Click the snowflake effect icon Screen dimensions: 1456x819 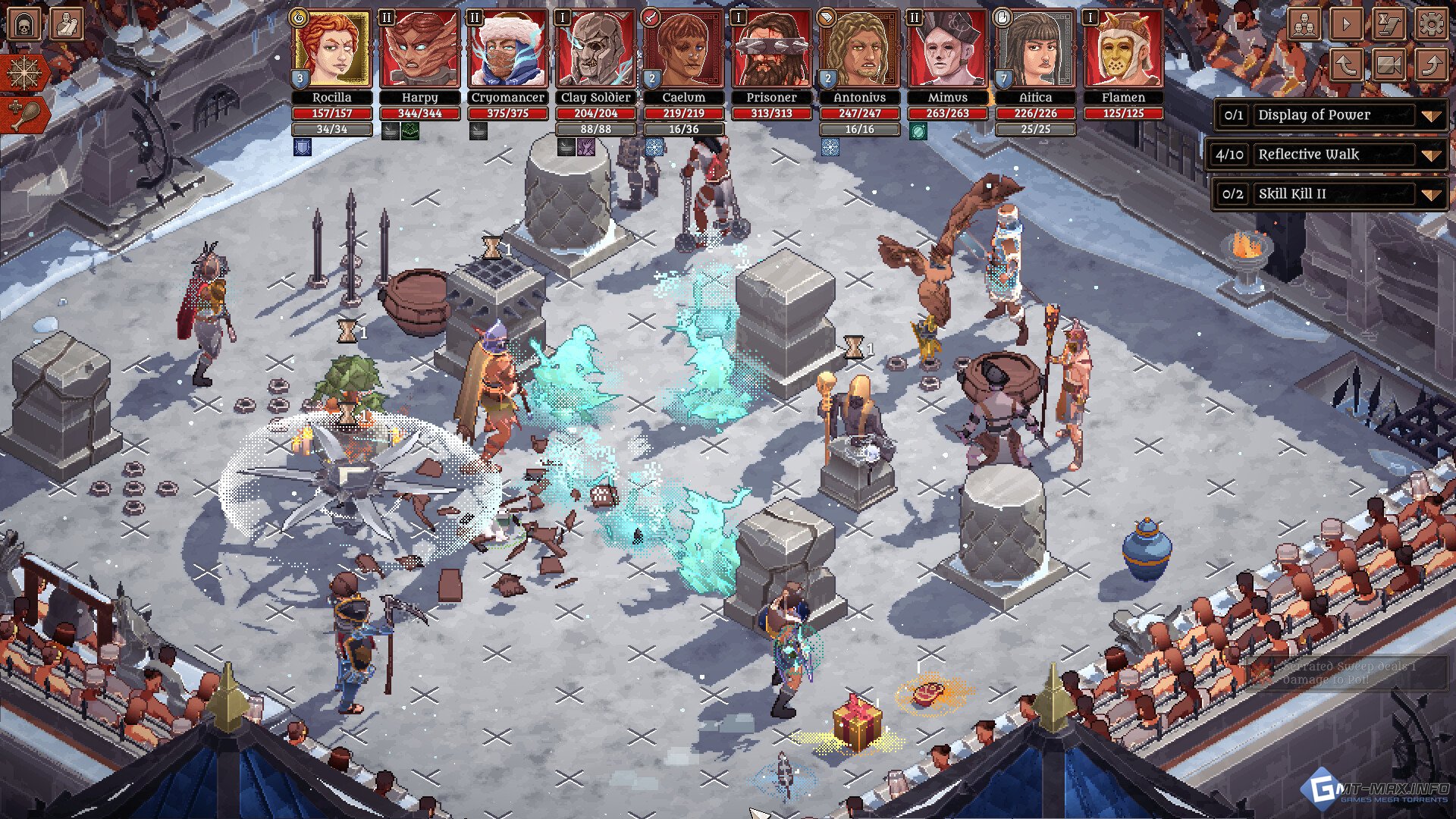pos(24,74)
